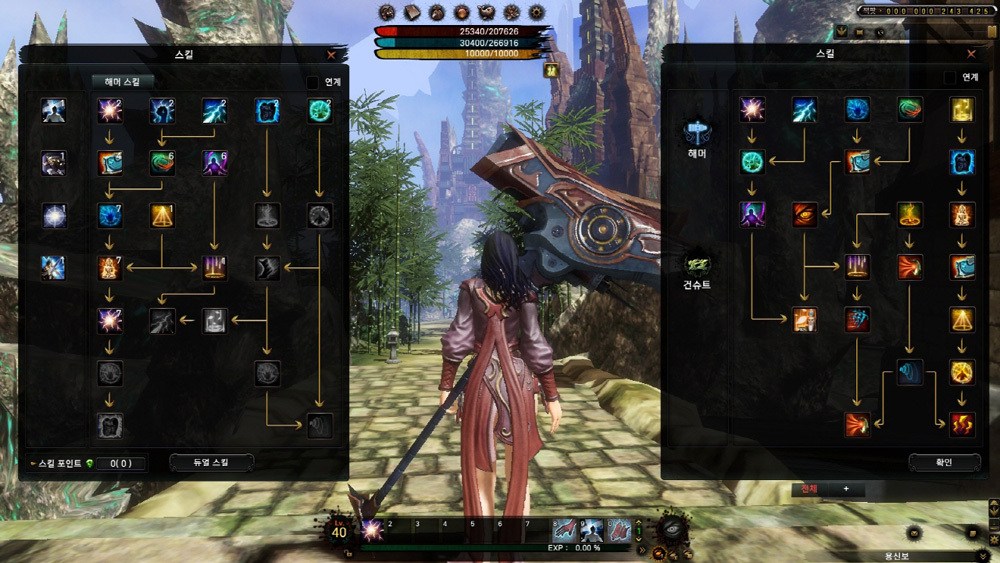1000x563 pixels.
Task: Select the red eye skill icon
Action: (x=805, y=213)
